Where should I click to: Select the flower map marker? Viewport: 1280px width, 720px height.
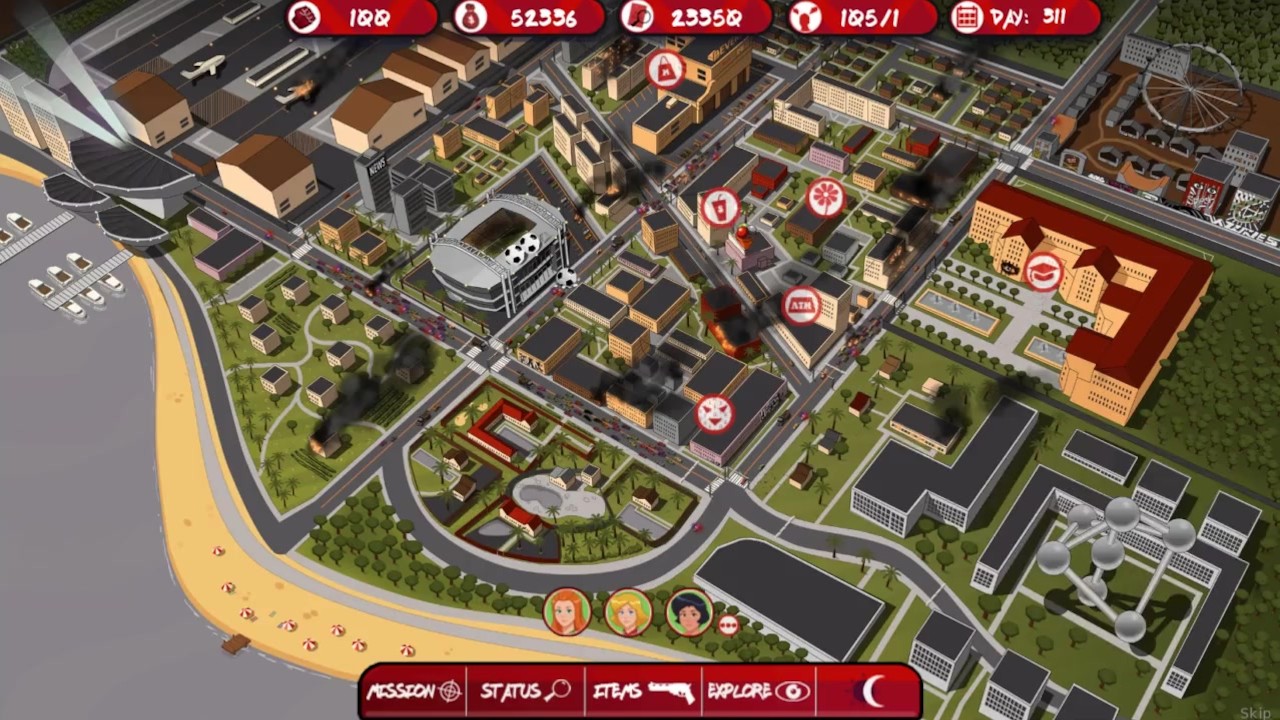tap(826, 197)
